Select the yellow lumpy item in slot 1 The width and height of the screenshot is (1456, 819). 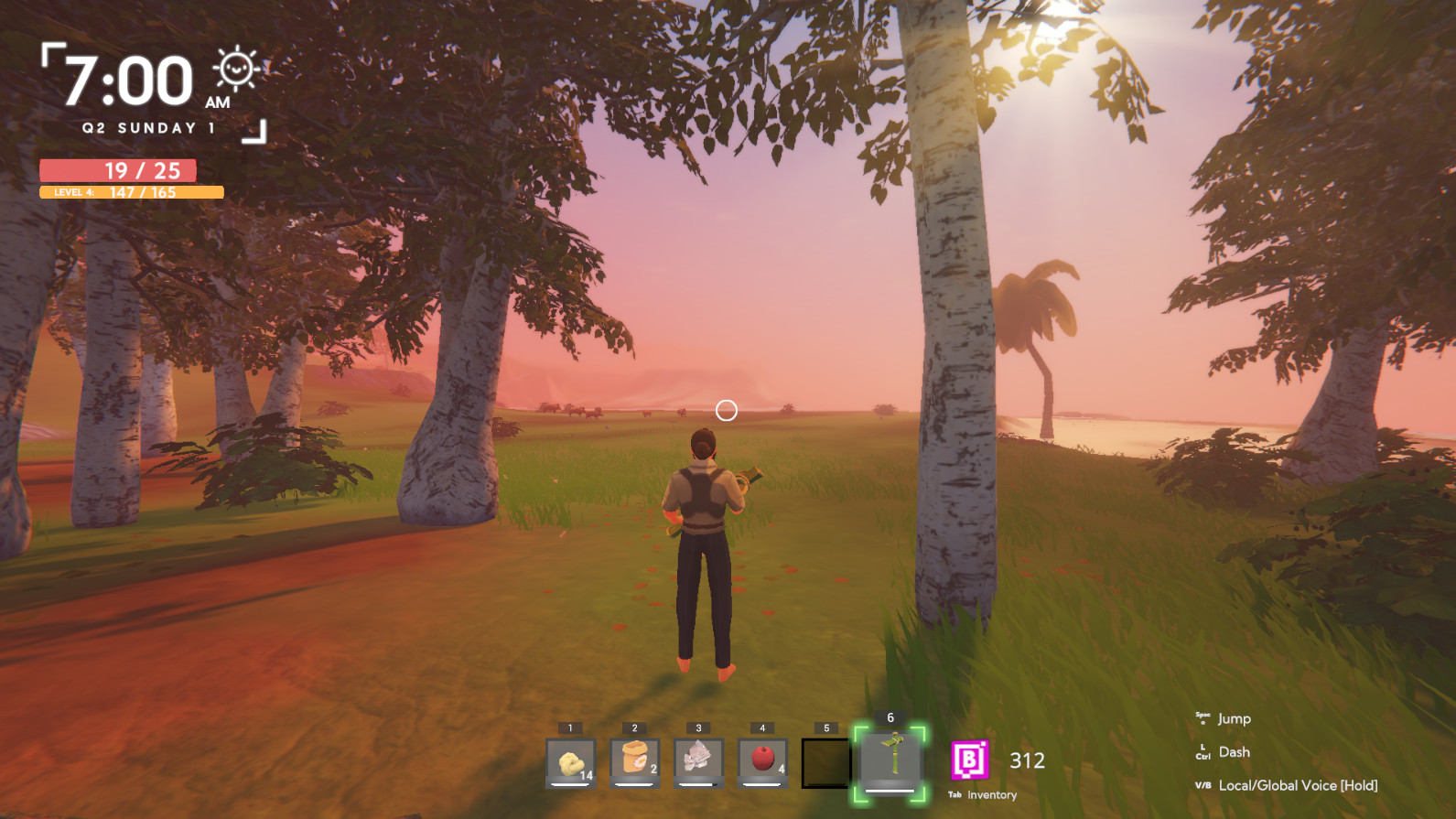pos(570,762)
